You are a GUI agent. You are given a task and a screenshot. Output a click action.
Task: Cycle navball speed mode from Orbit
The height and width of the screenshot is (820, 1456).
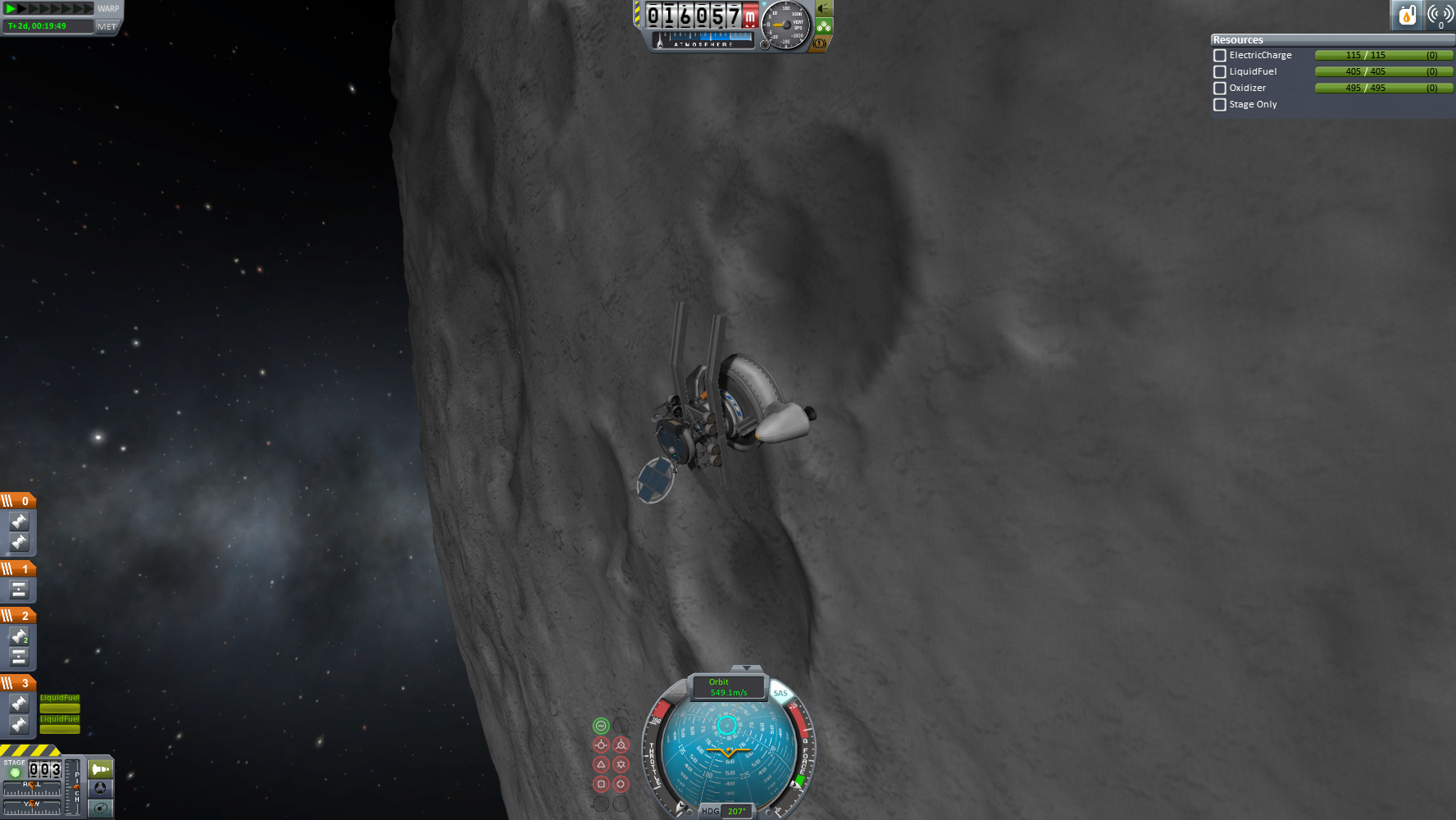[727, 687]
